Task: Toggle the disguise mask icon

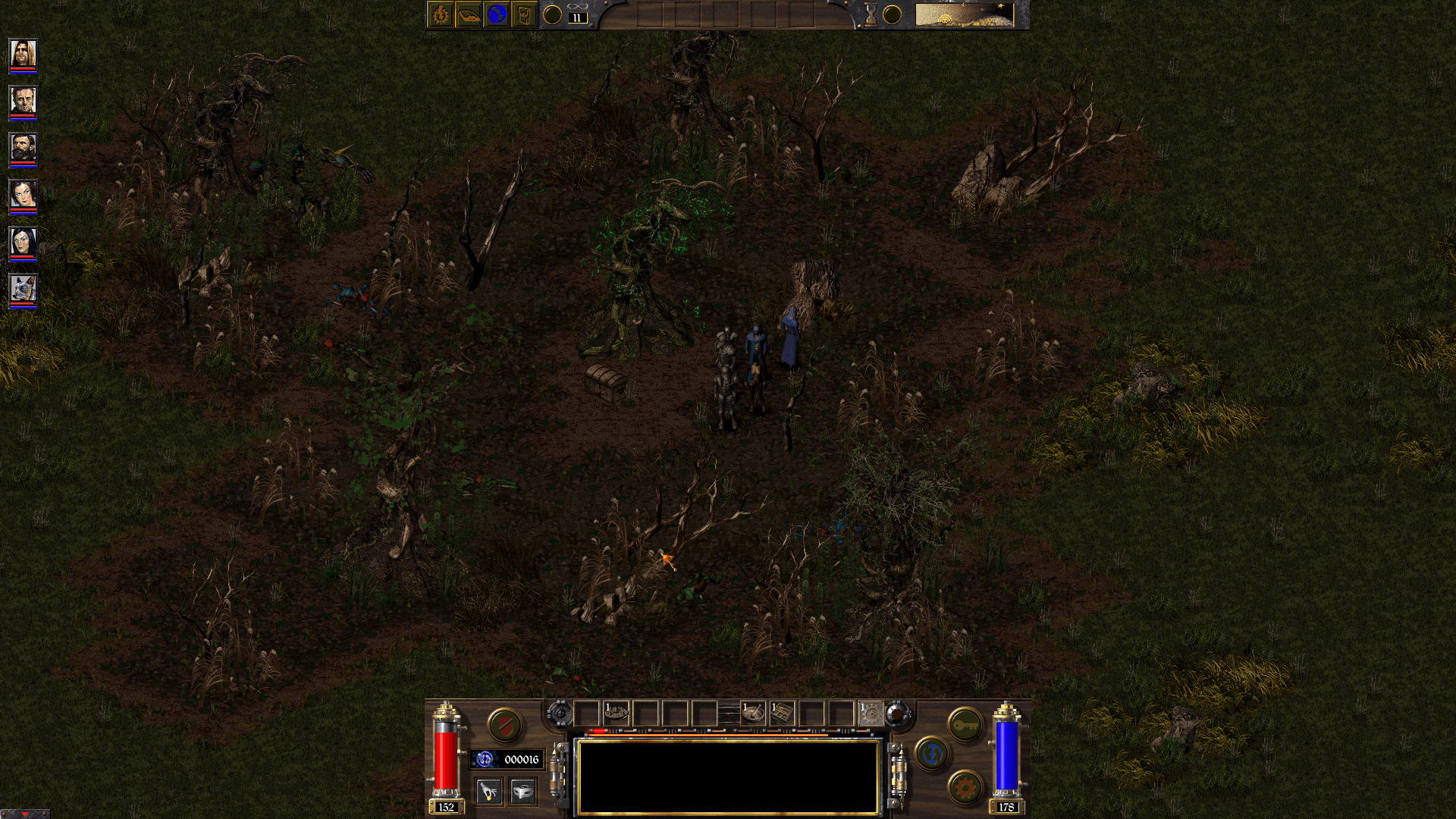Action: tap(522, 791)
